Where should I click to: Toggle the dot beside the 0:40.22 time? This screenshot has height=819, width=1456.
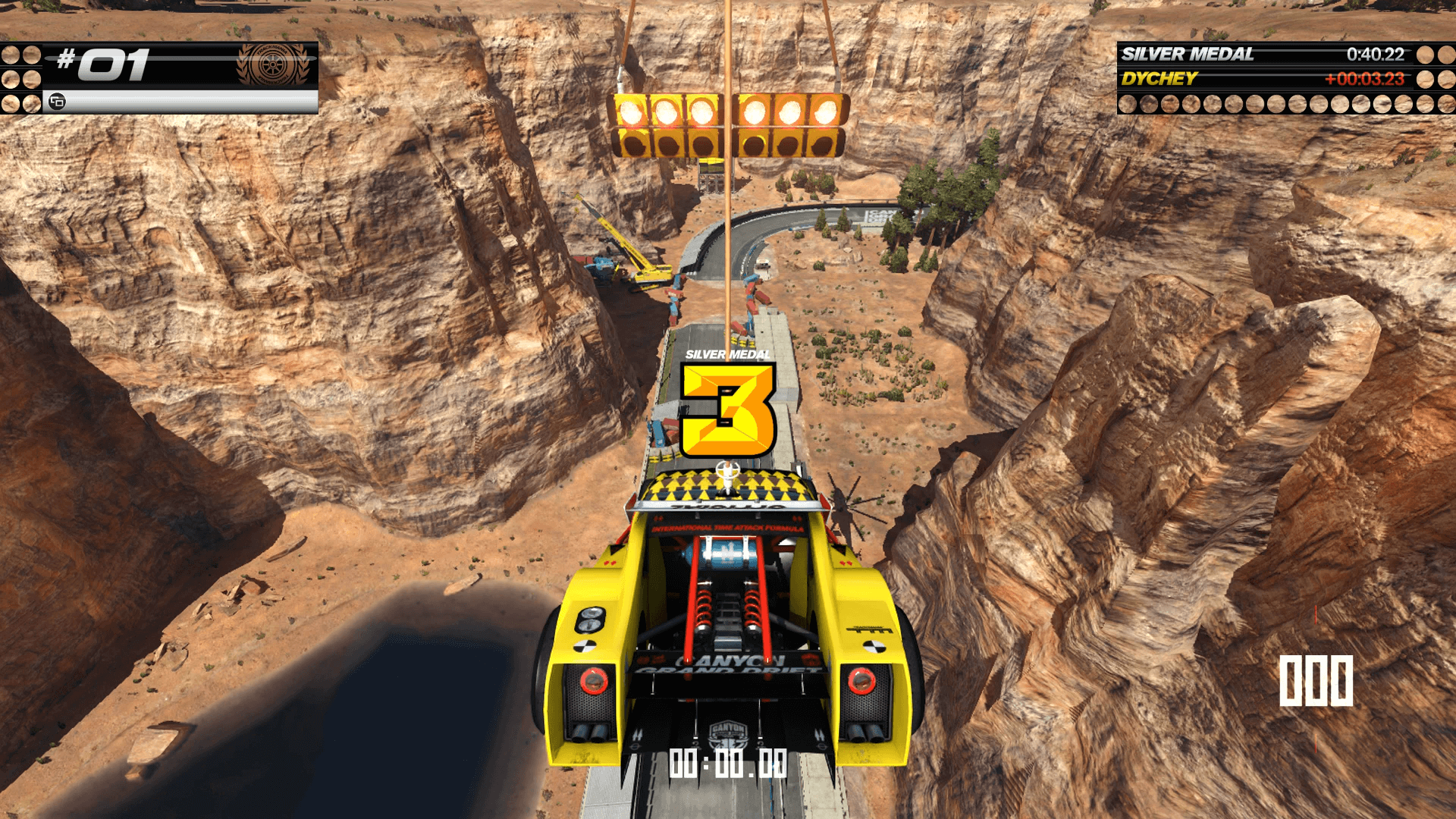pos(1426,55)
